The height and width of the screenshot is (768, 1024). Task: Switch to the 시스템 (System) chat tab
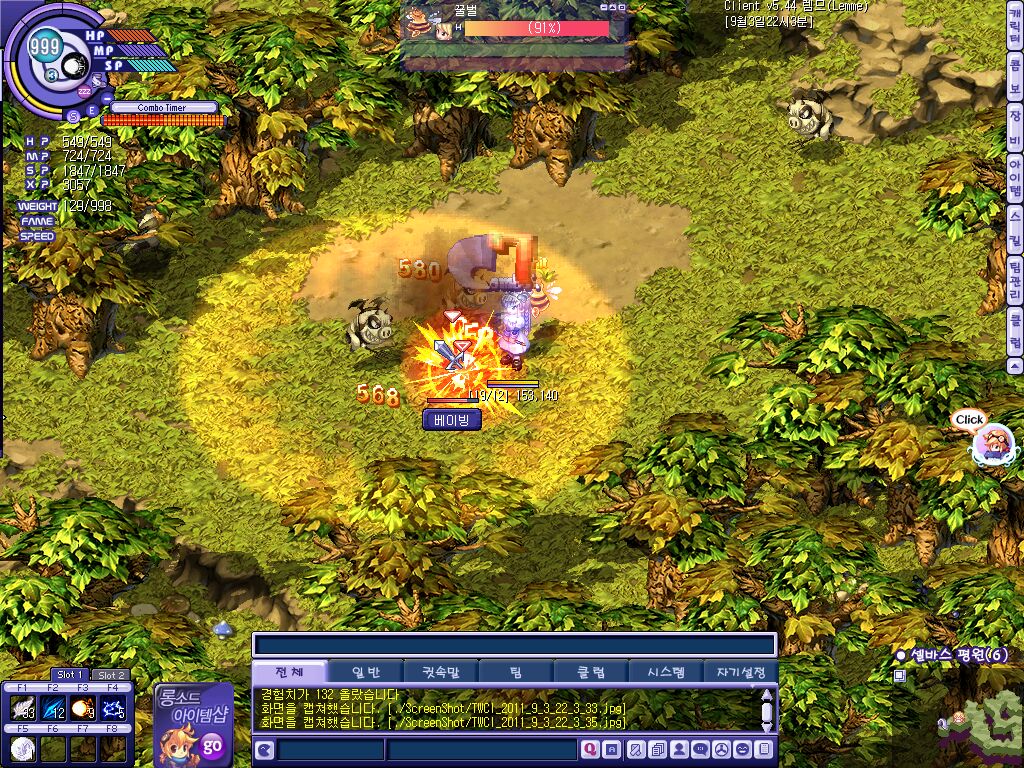666,672
